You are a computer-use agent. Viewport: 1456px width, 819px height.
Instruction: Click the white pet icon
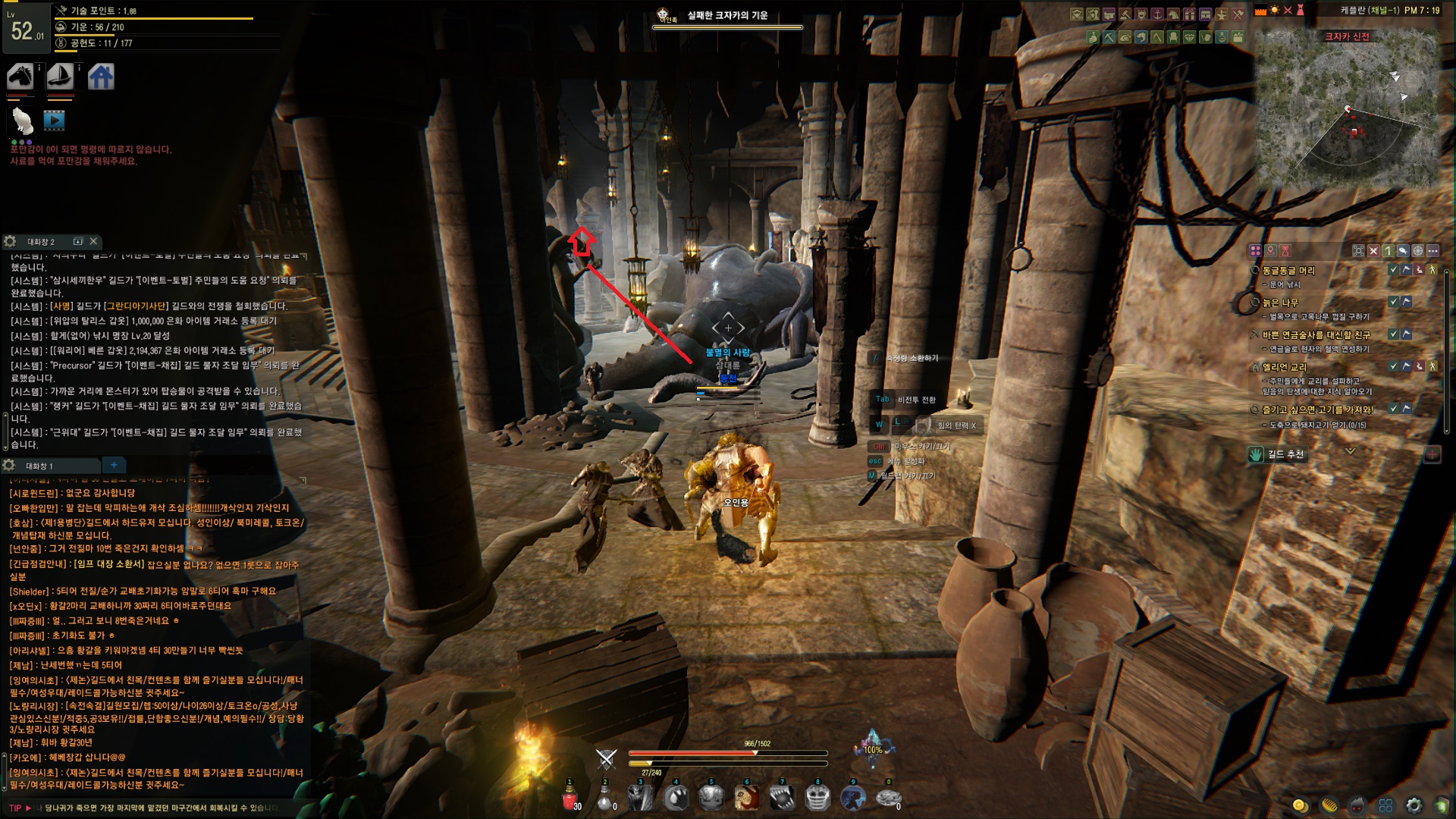[x=23, y=121]
